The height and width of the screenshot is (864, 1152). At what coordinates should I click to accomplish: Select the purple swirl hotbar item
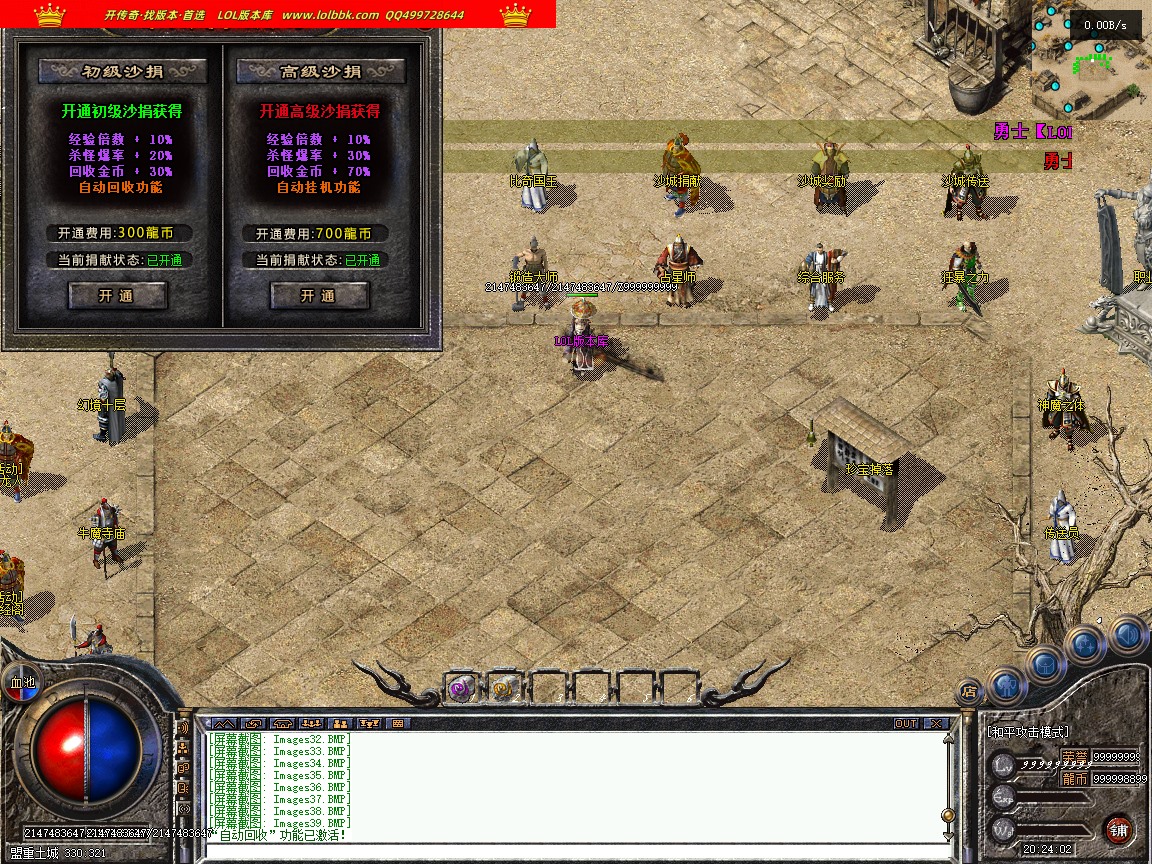[460, 687]
